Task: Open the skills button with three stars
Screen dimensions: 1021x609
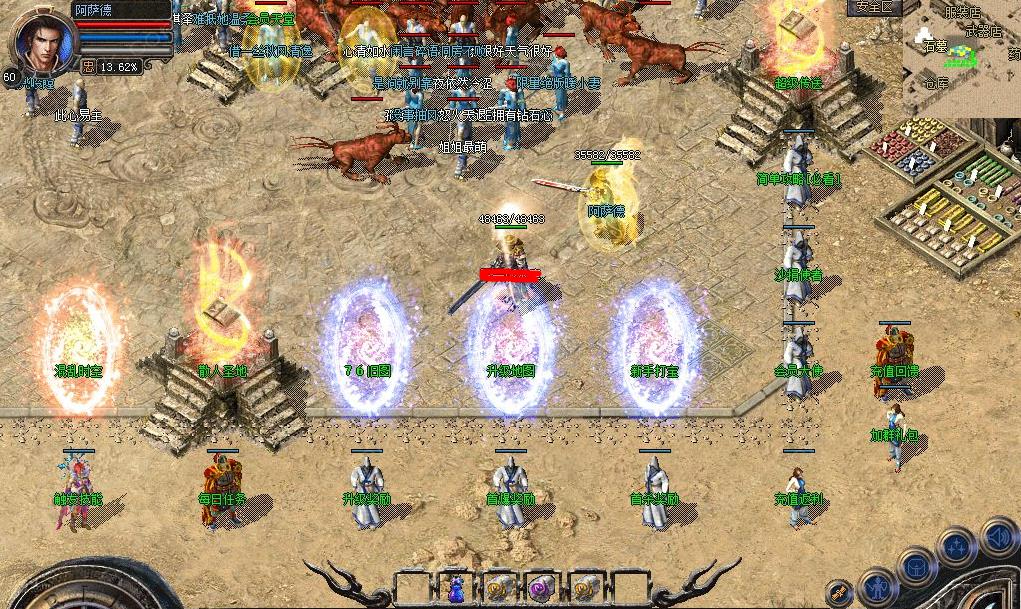Action: point(957,548)
